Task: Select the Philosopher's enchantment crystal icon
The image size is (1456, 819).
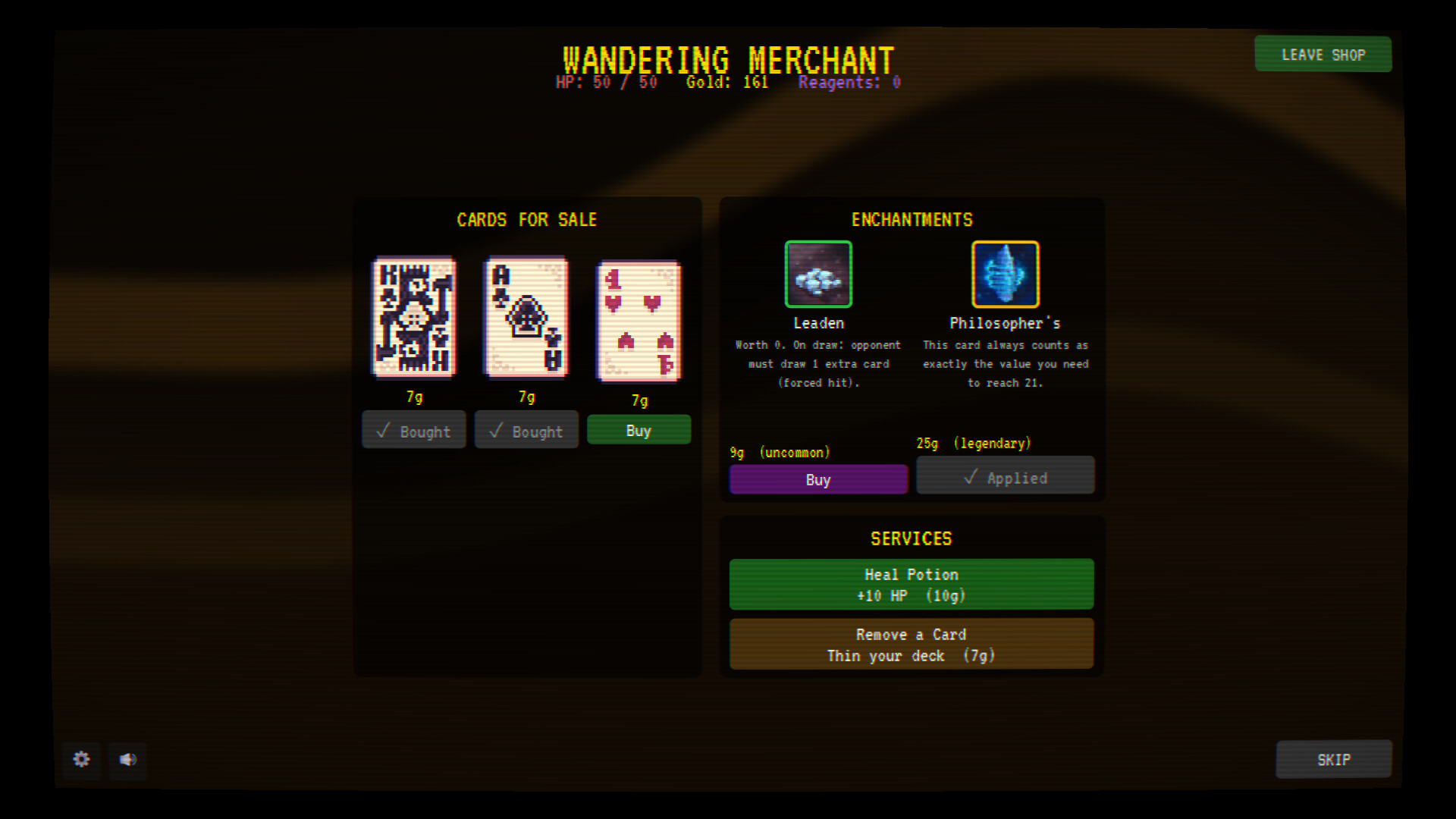Action: pos(1005,274)
